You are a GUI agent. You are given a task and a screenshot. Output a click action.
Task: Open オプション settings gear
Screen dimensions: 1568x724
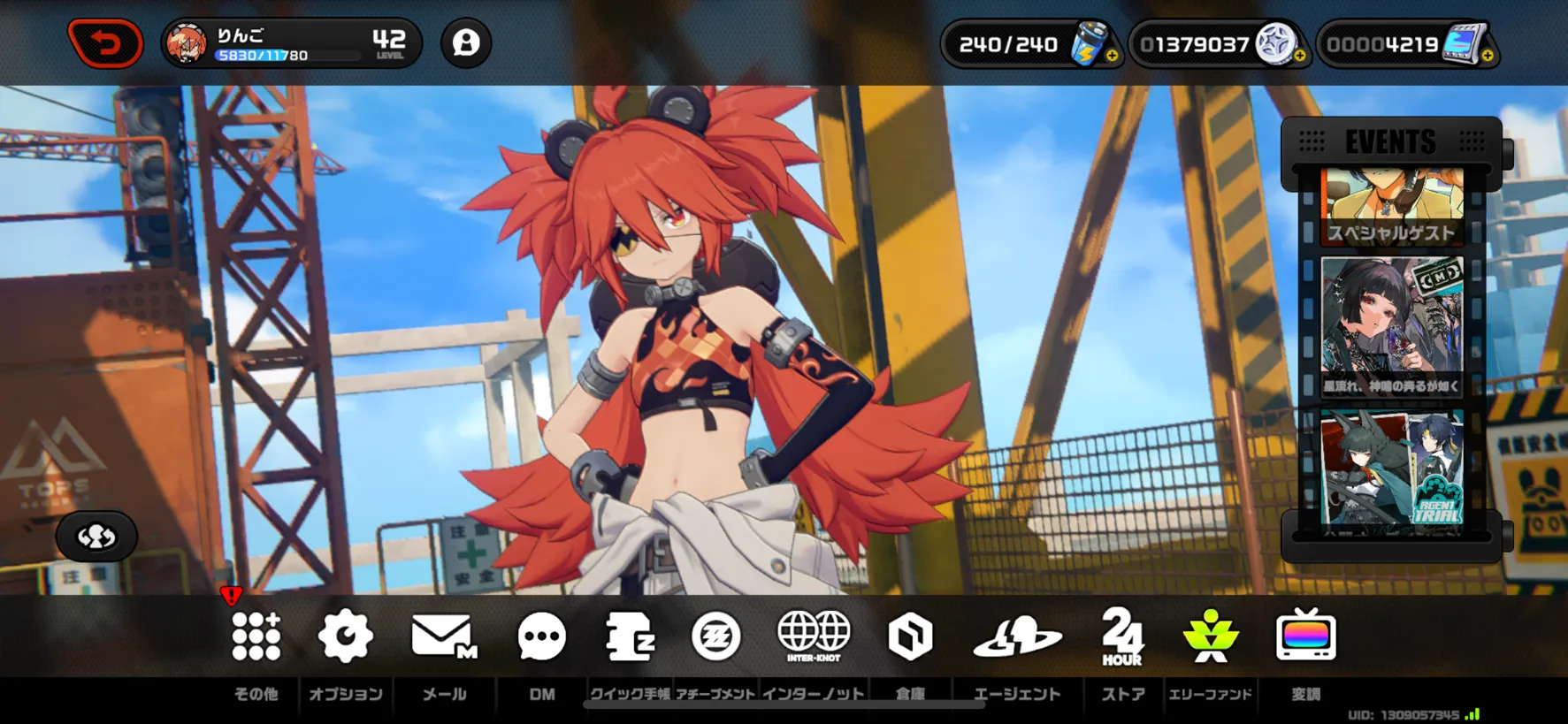click(345, 636)
